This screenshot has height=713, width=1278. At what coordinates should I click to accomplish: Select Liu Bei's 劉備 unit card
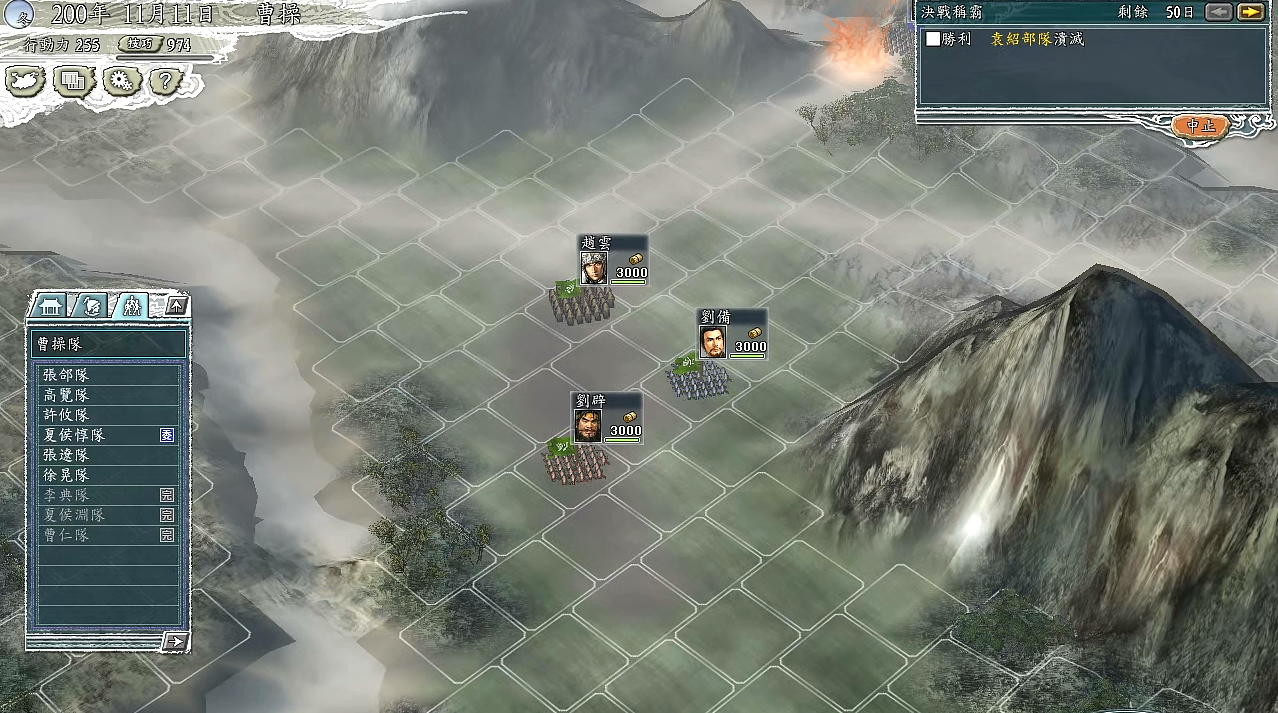[x=732, y=336]
